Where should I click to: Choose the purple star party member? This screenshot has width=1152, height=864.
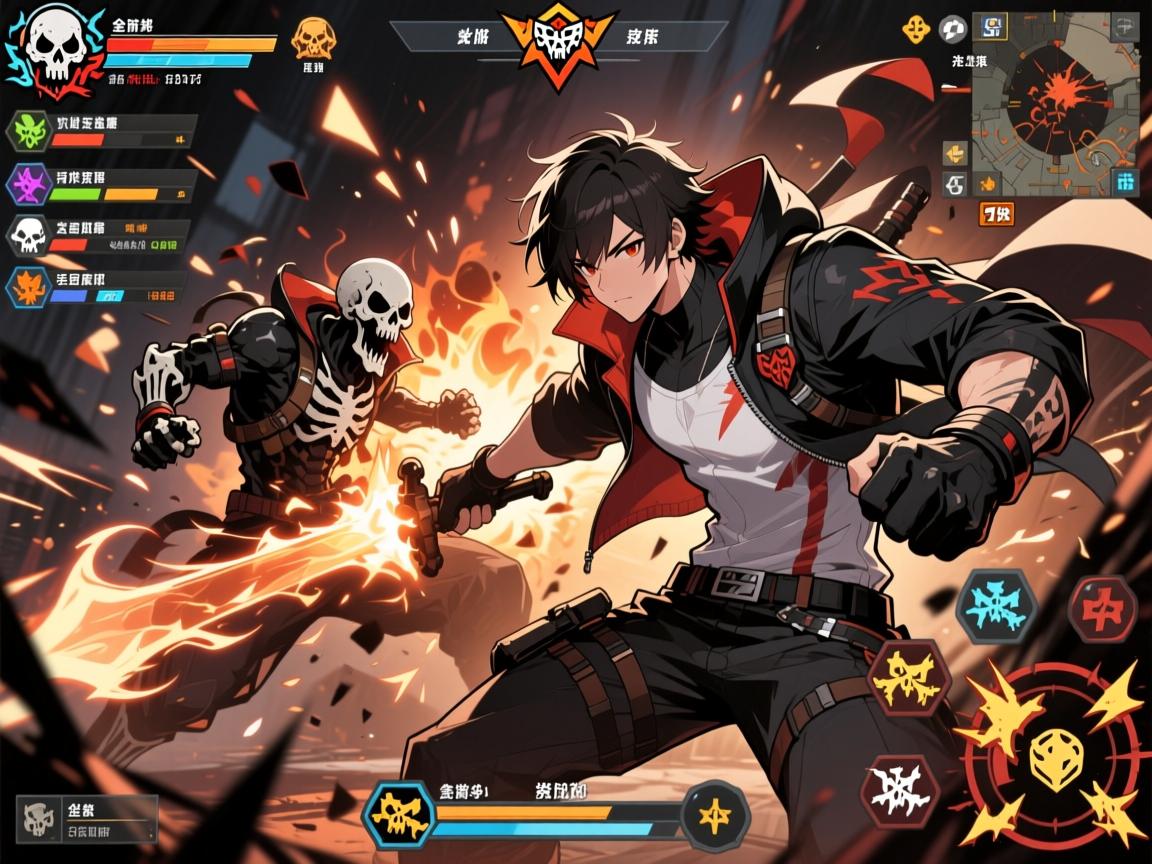pyautogui.click(x=28, y=184)
